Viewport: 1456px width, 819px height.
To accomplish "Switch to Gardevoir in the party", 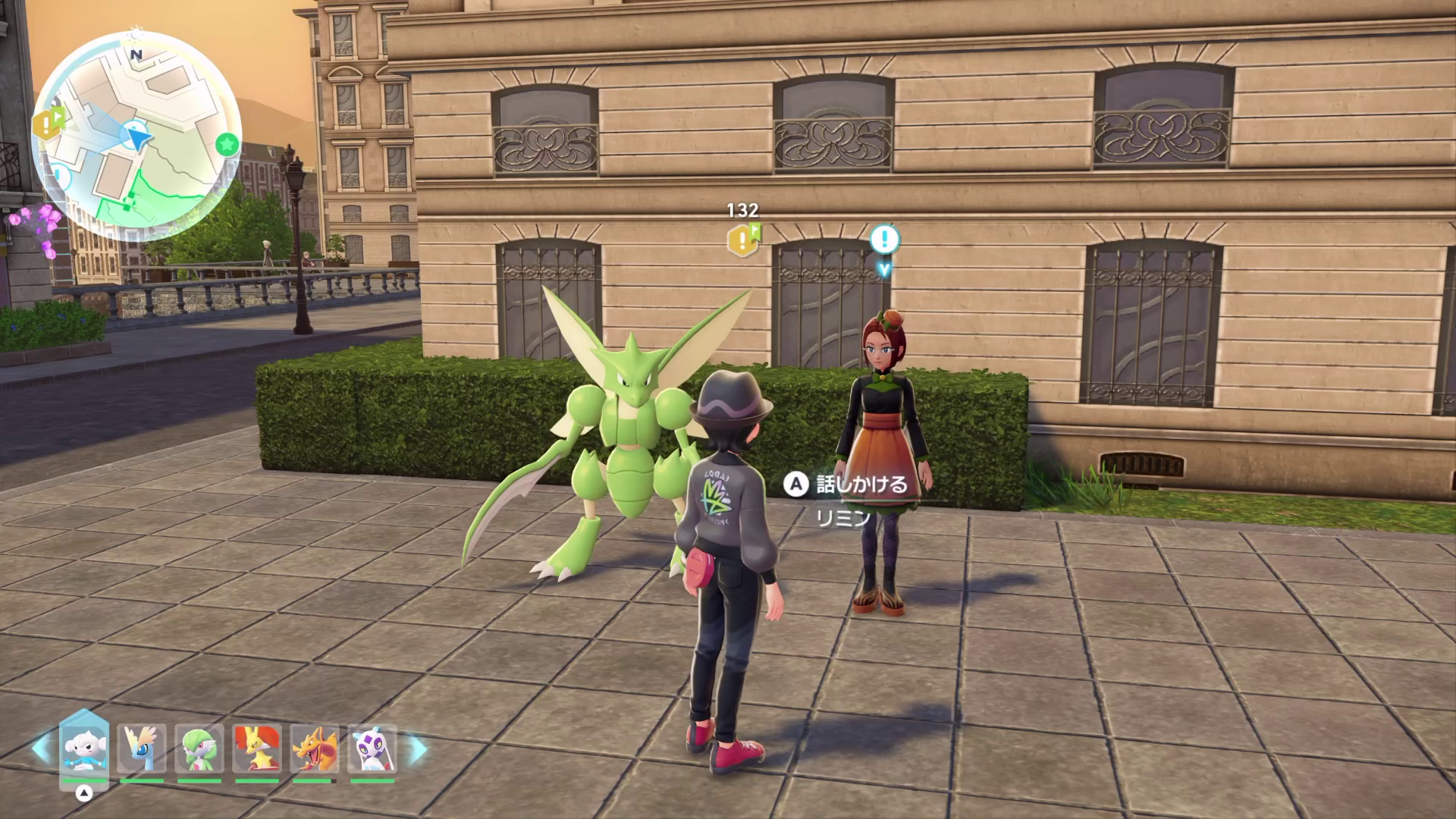I will pyautogui.click(x=199, y=748).
